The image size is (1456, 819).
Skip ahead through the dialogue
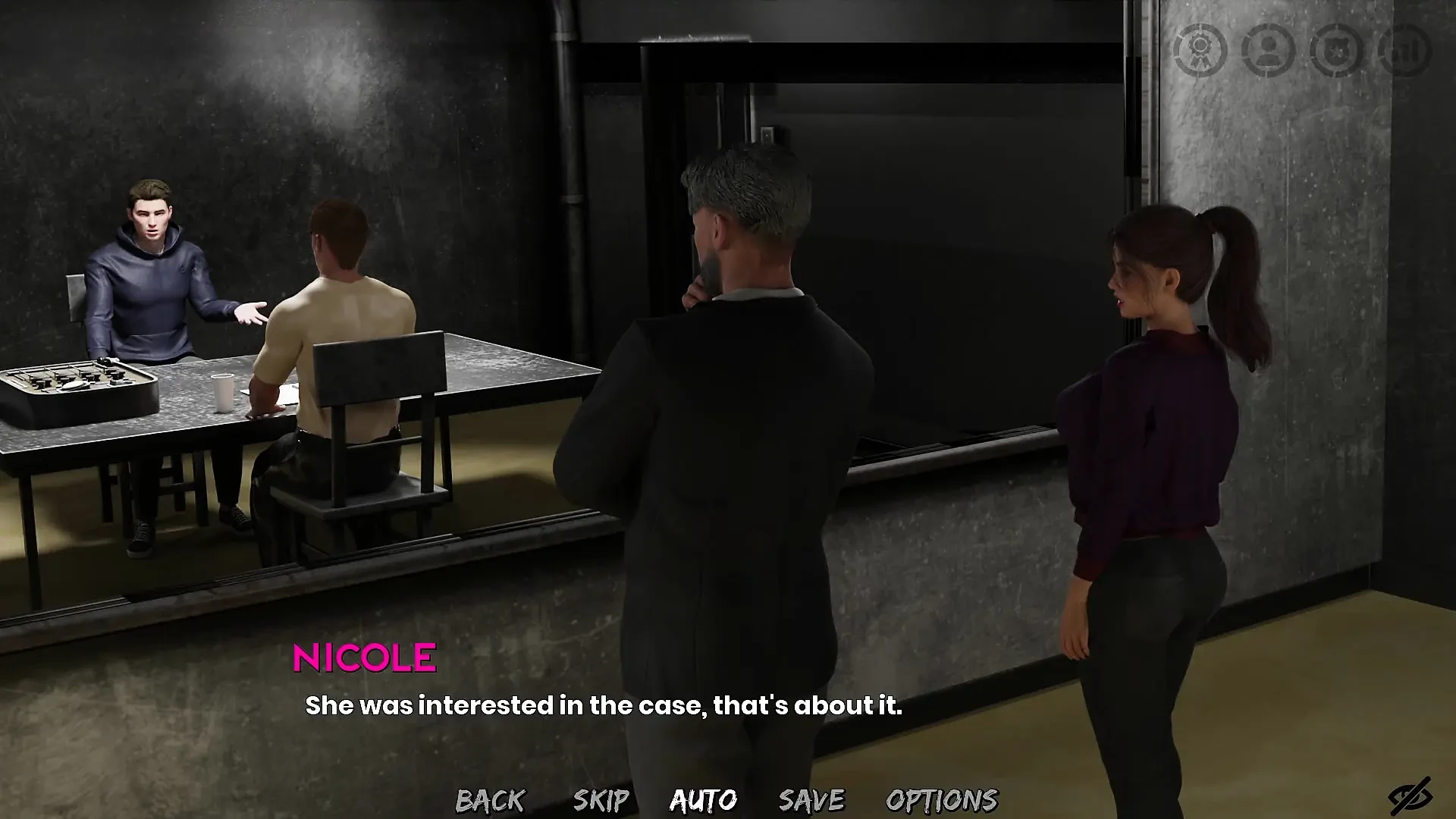tap(601, 800)
